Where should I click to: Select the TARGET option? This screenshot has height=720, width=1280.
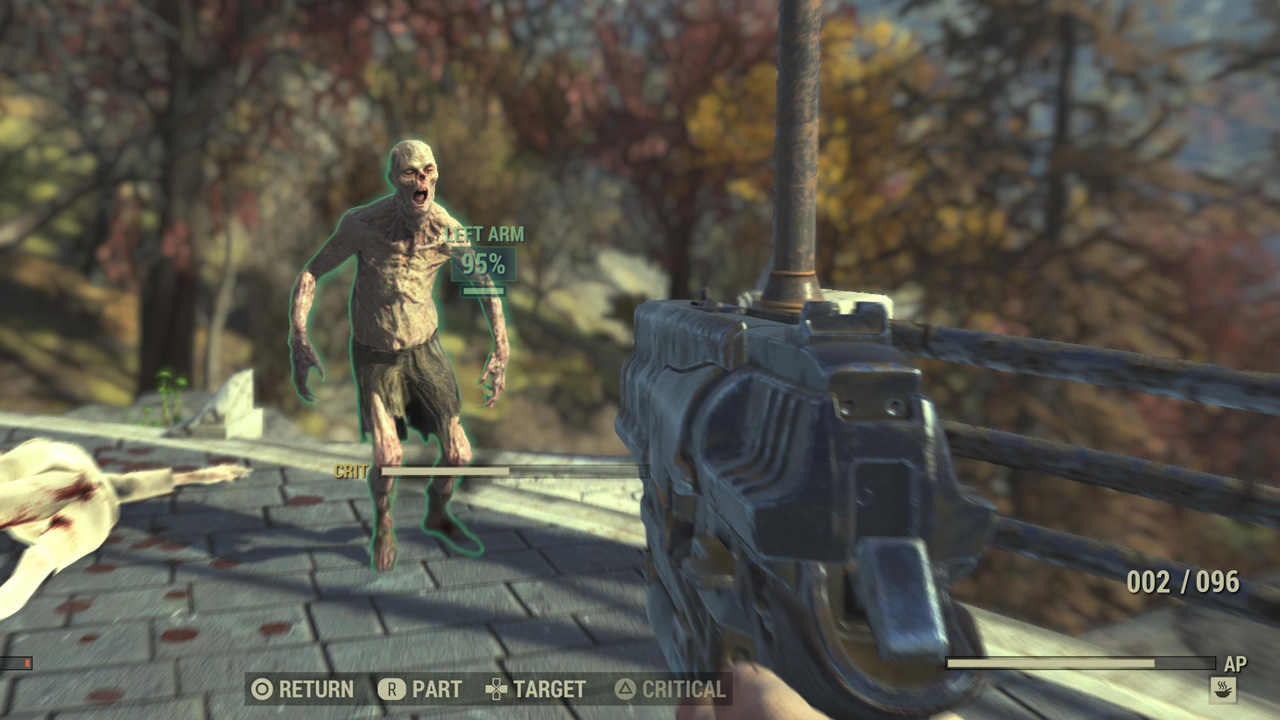[x=548, y=690]
